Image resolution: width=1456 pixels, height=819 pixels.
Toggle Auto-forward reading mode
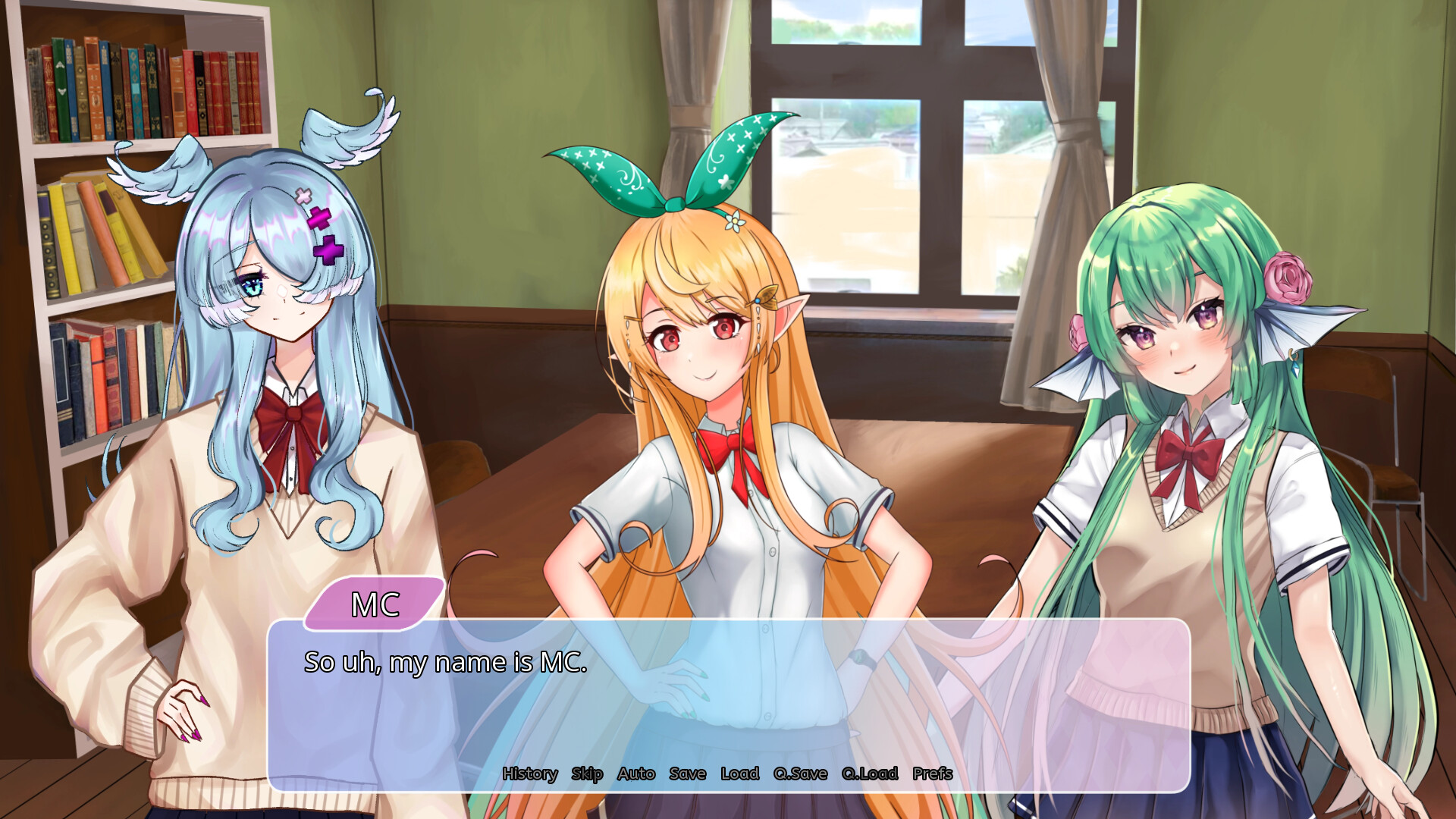(637, 774)
